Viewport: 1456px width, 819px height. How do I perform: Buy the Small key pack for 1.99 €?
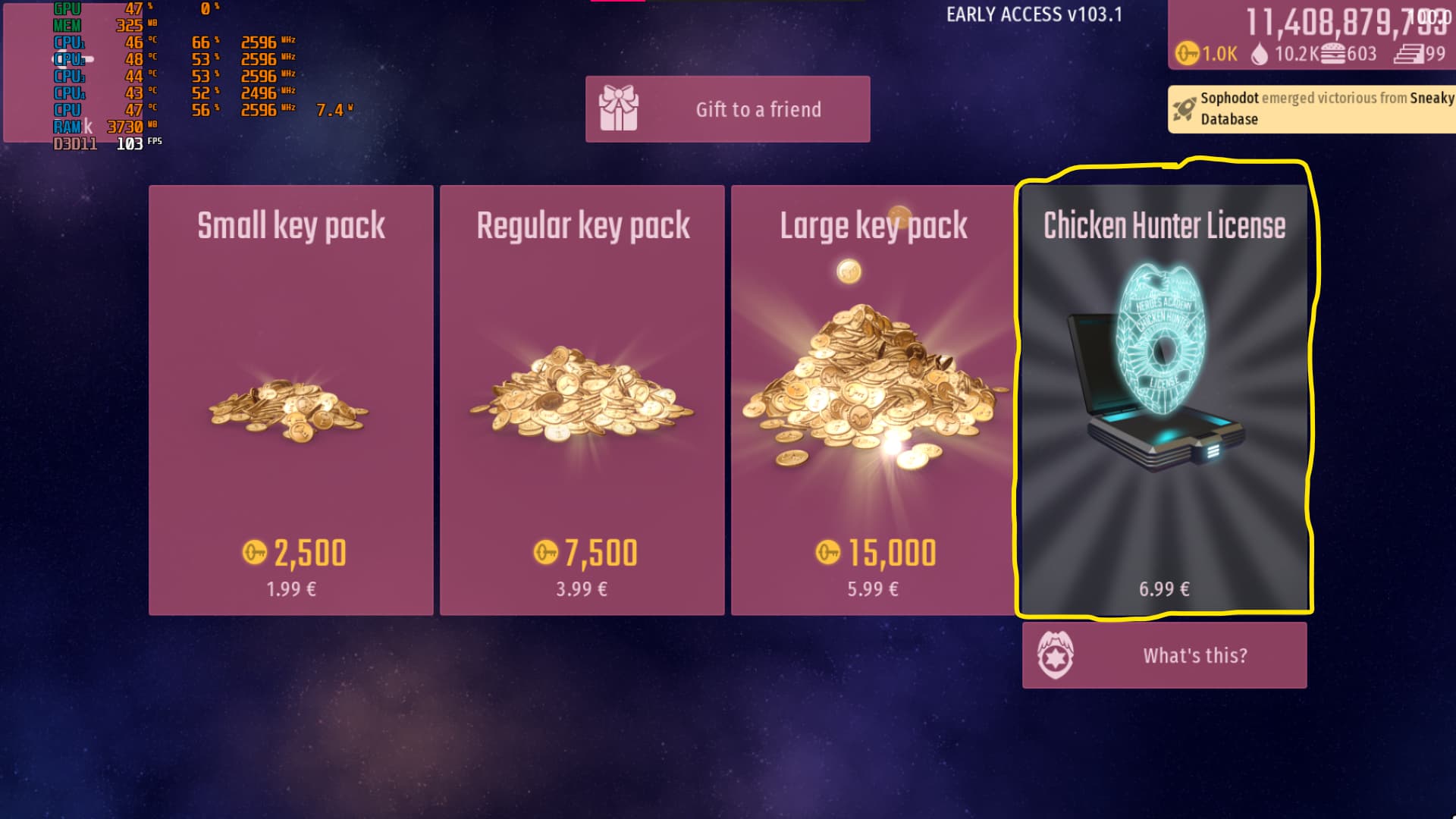(291, 400)
